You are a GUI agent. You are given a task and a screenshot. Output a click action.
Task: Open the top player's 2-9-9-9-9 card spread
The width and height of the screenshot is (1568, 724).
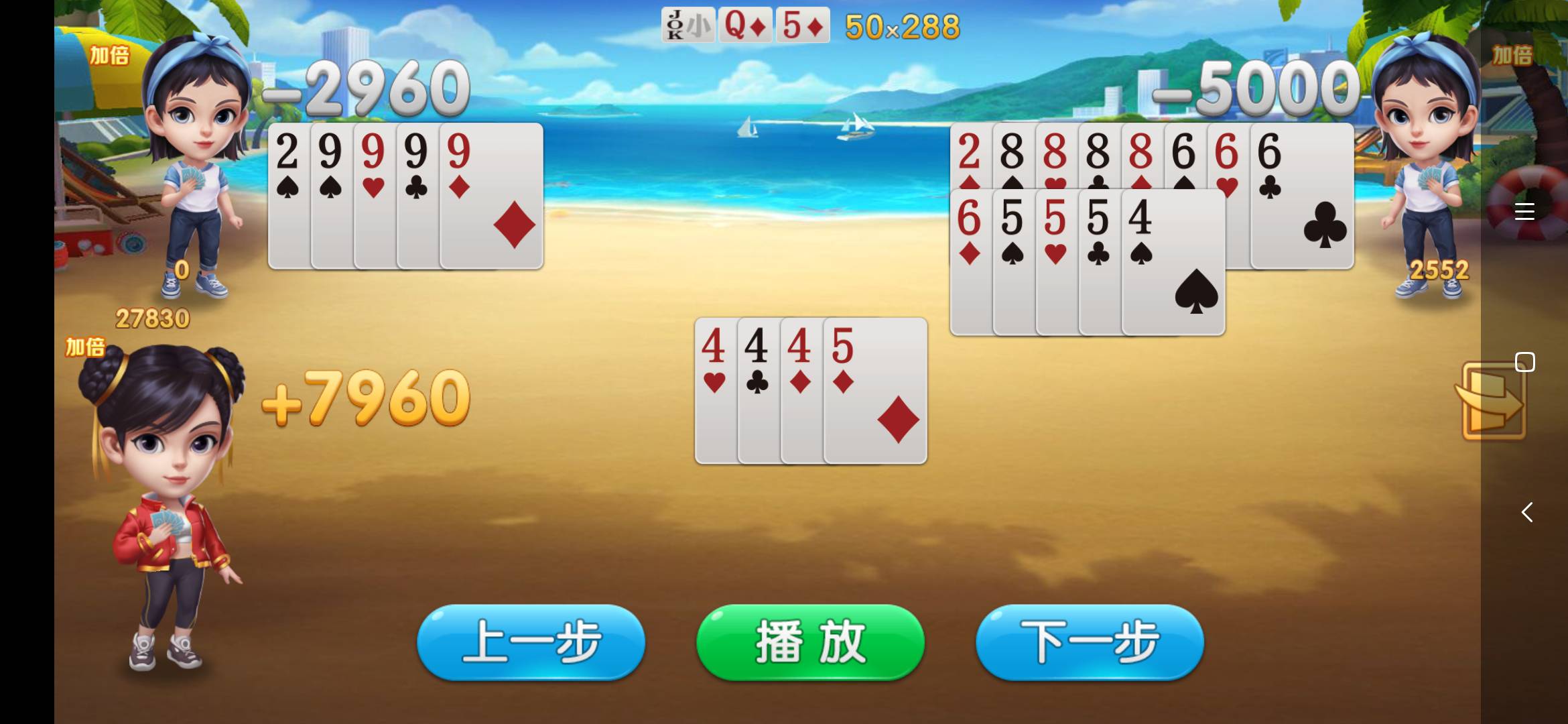coord(405,194)
